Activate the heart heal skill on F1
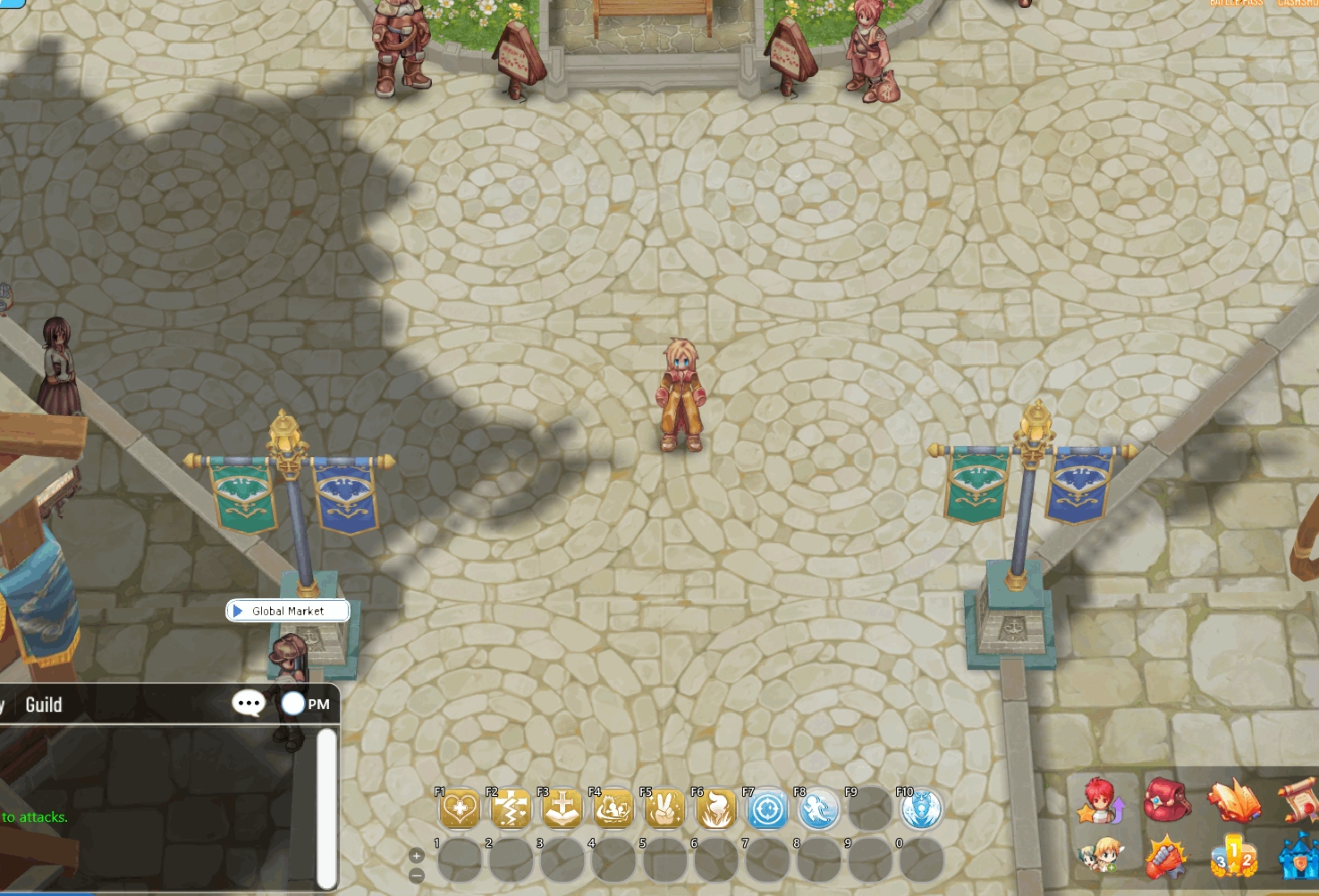 click(460, 810)
